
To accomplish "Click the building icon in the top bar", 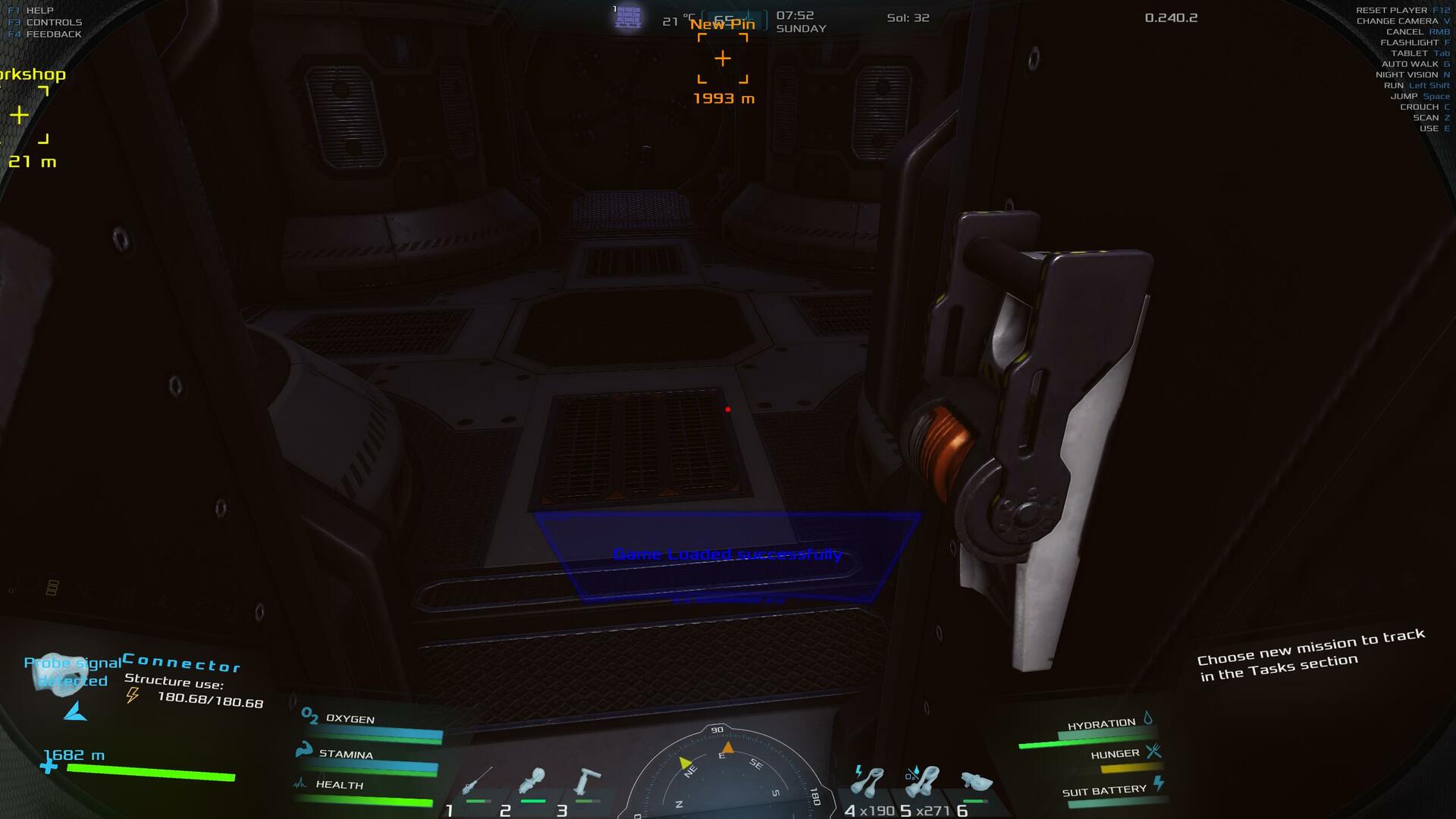I will point(628,17).
